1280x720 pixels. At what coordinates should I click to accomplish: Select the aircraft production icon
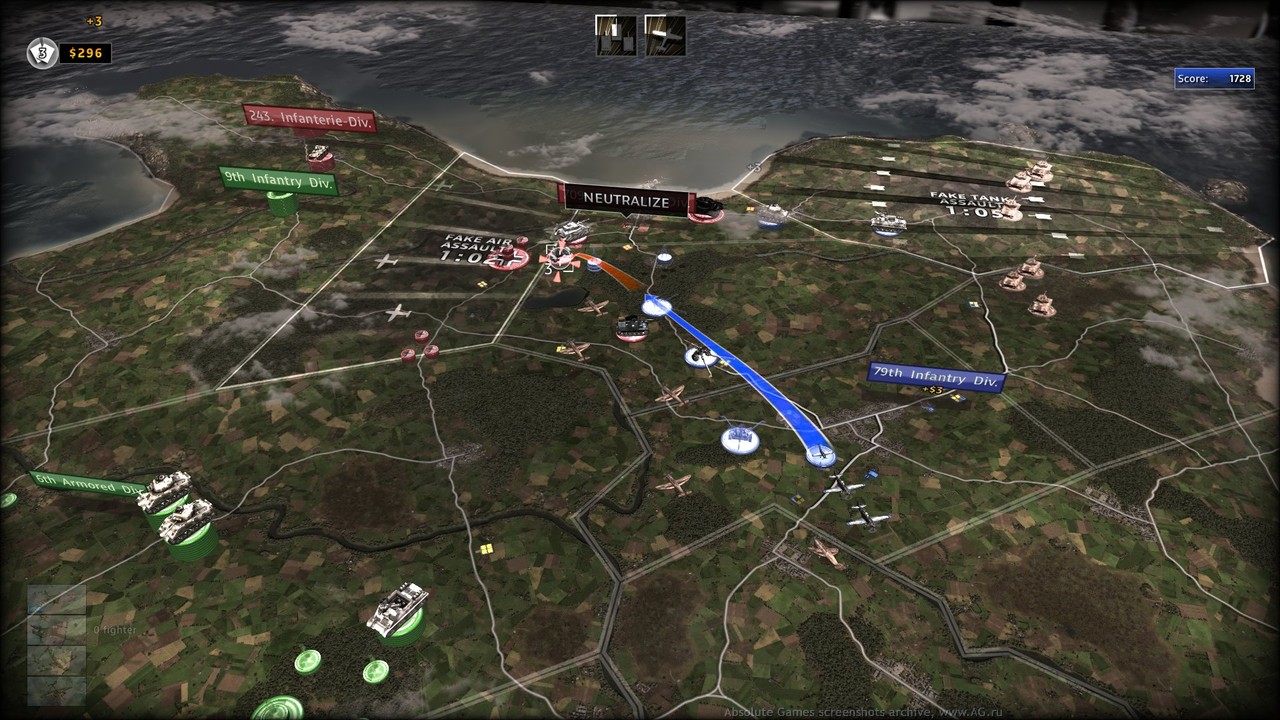click(665, 35)
